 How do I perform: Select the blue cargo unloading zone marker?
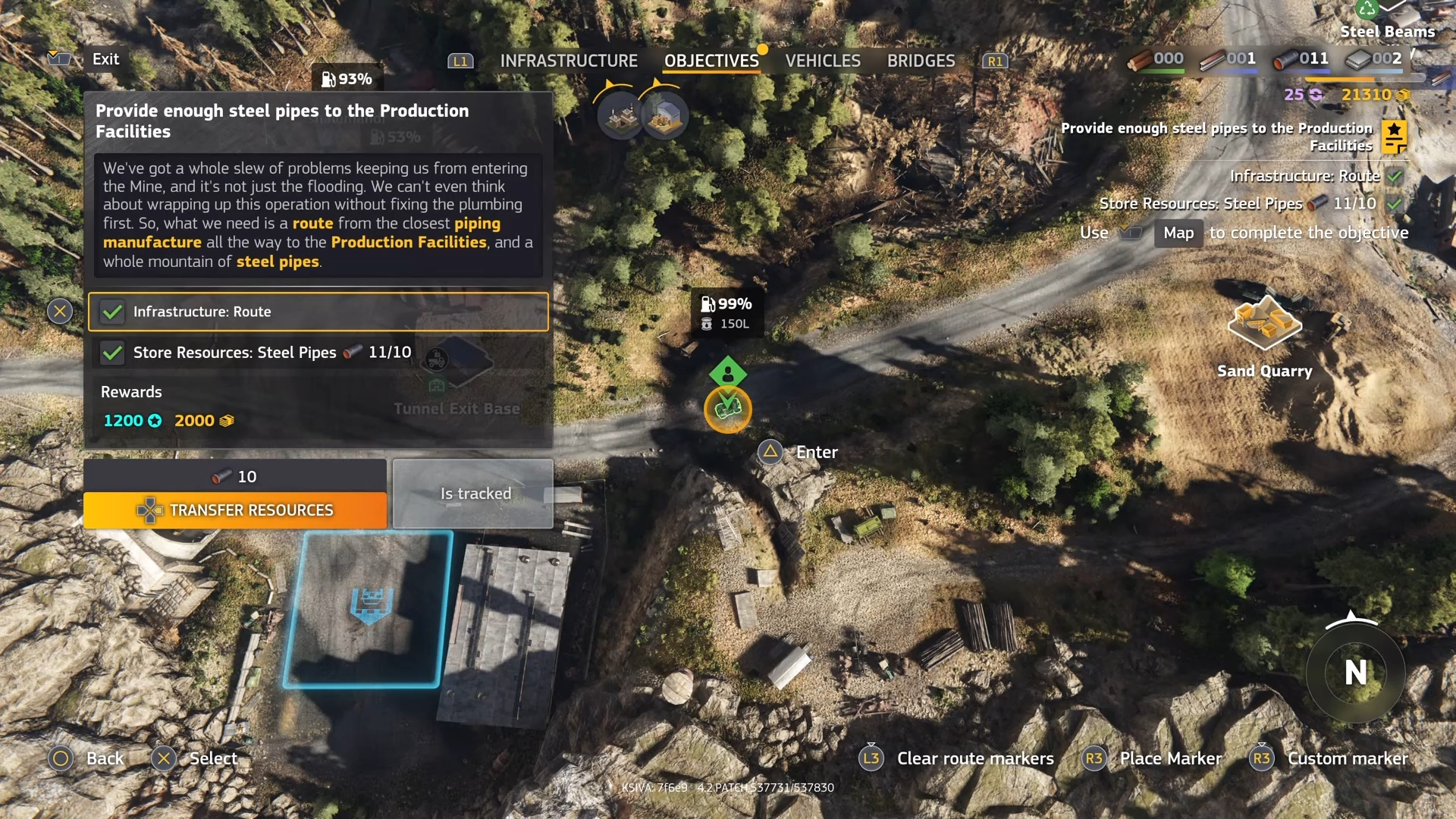[370, 605]
